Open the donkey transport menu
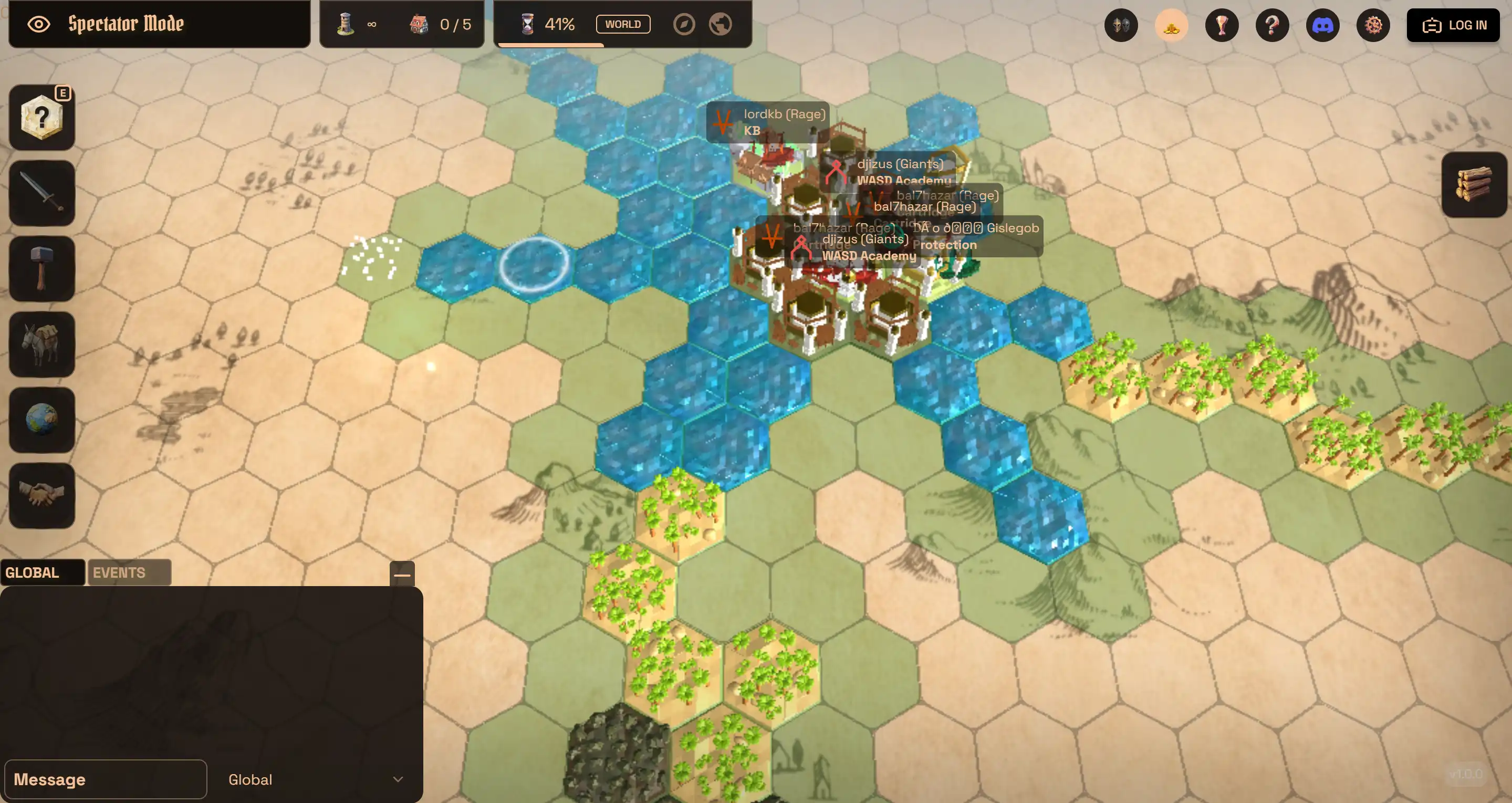Image resolution: width=1512 pixels, height=803 pixels. (41, 344)
